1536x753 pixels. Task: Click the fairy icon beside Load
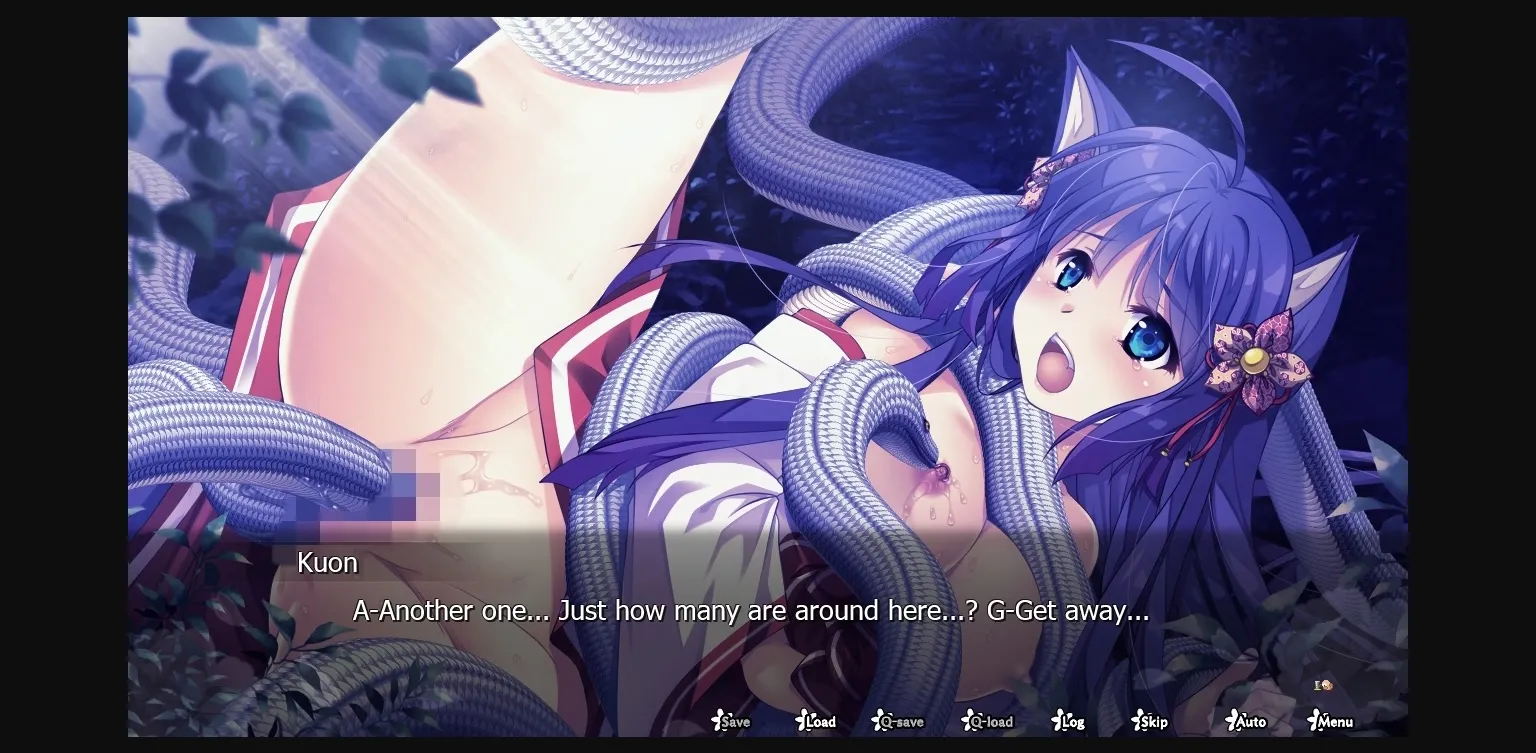click(800, 720)
